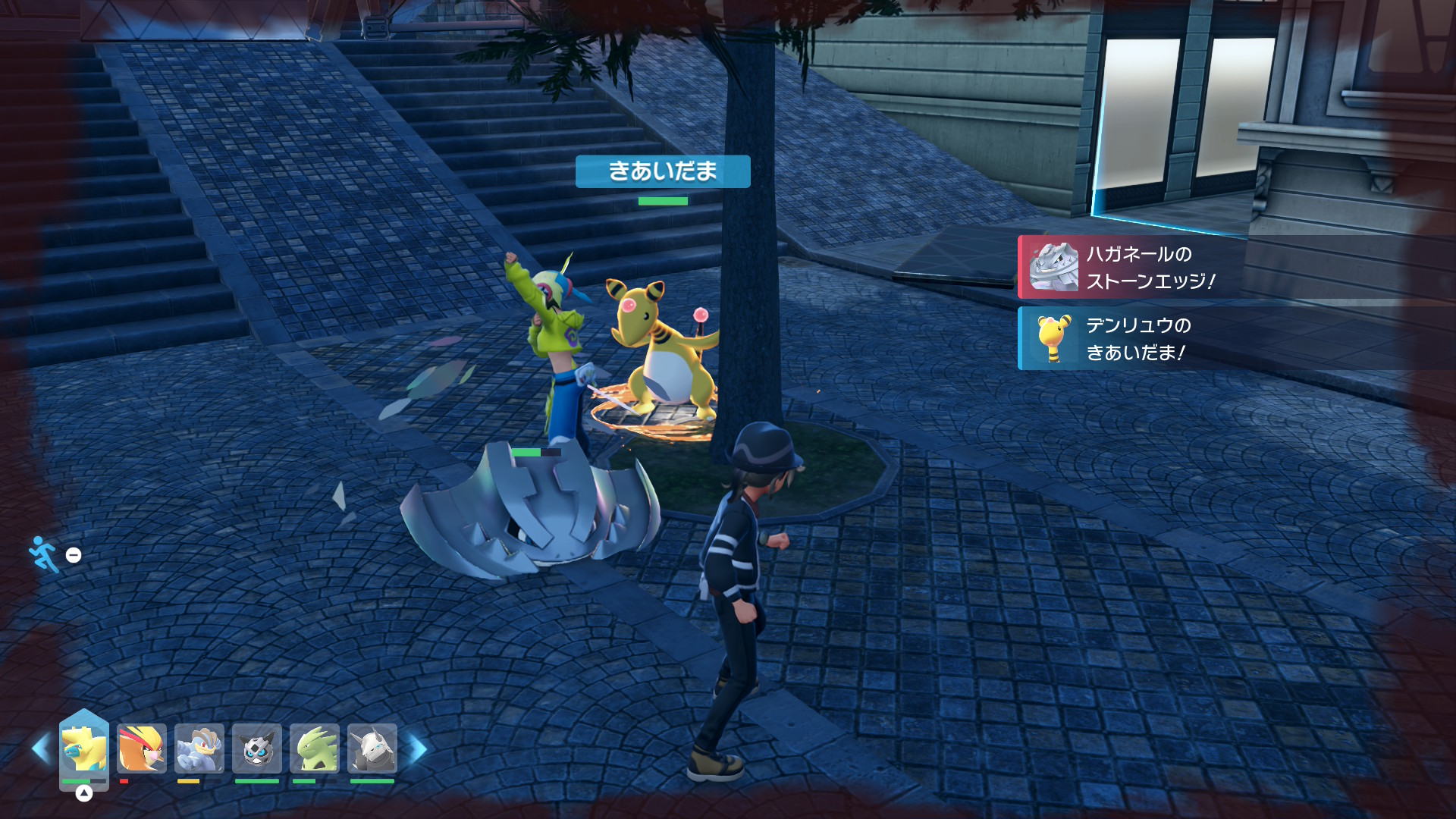Select the Manectric party slot
Image resolution: width=1456 pixels, height=819 pixels.
[84, 748]
